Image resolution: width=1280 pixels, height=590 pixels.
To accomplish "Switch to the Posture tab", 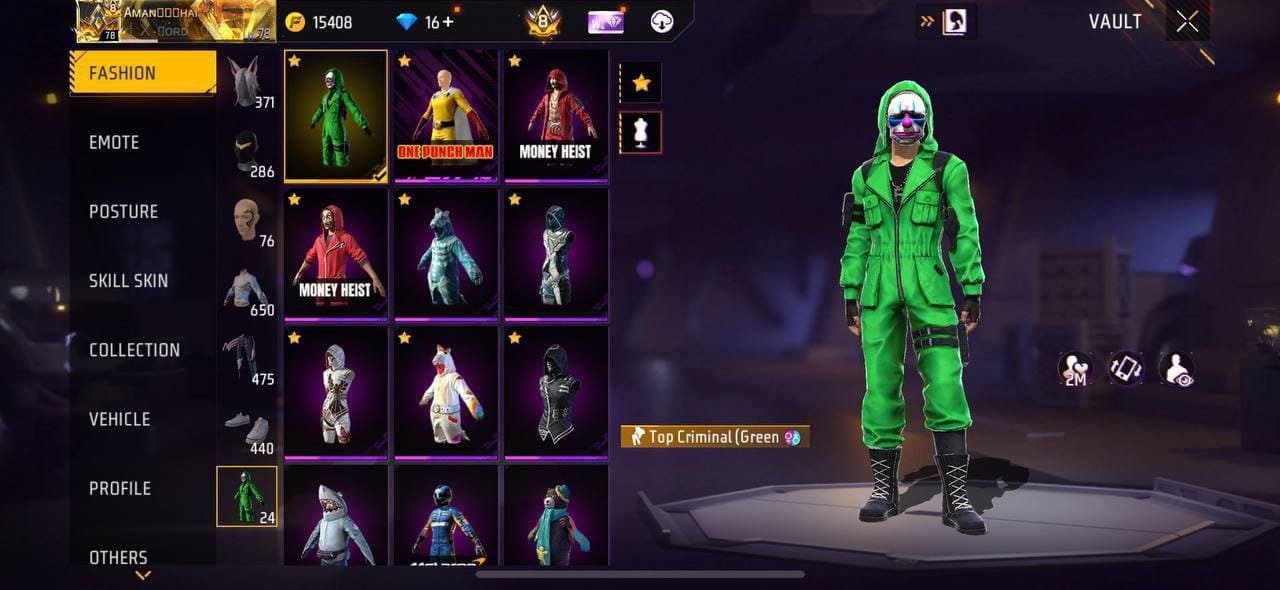I will pyautogui.click(x=123, y=211).
